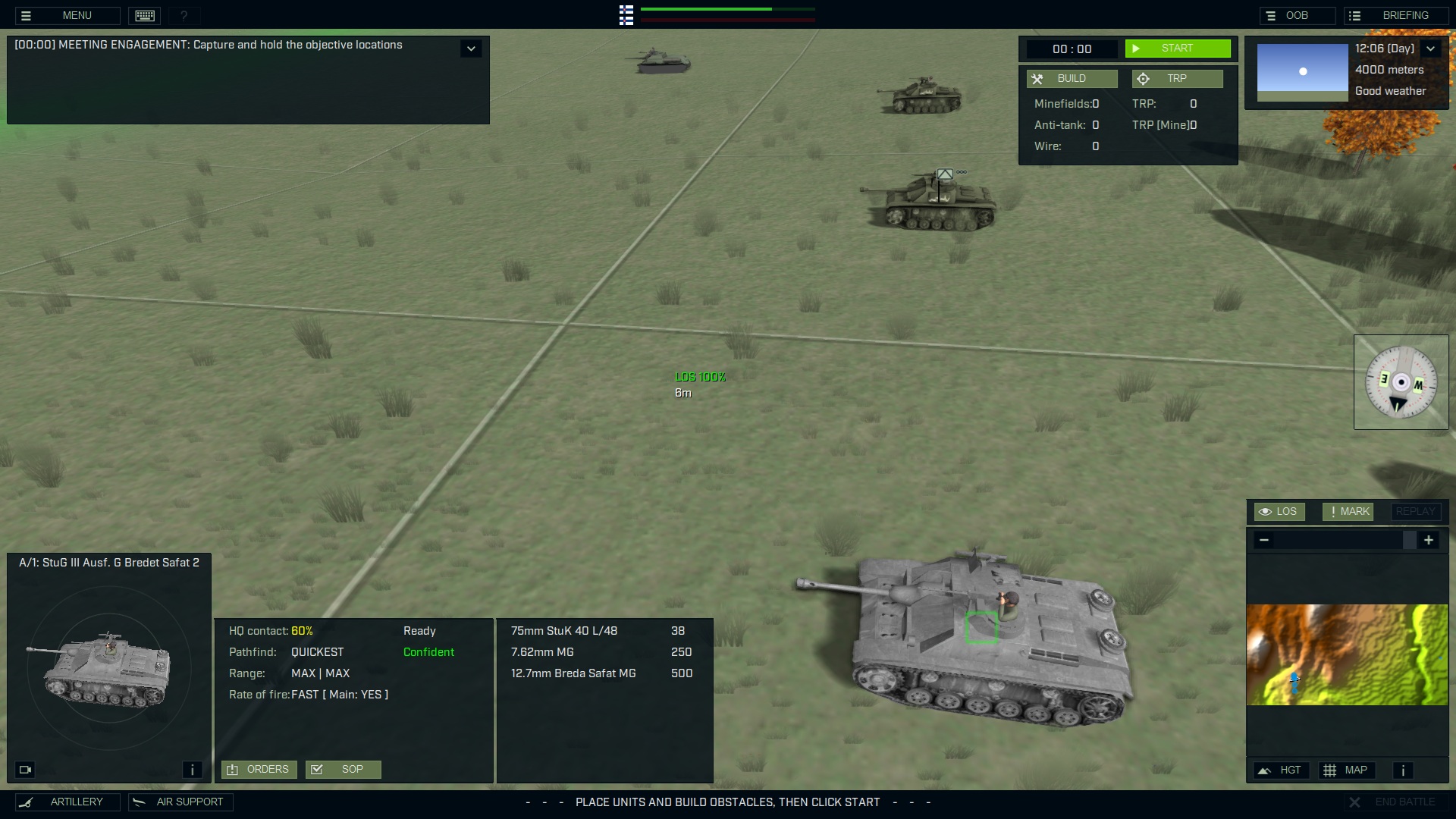Expand the time and weather dropdown

coord(1430,49)
